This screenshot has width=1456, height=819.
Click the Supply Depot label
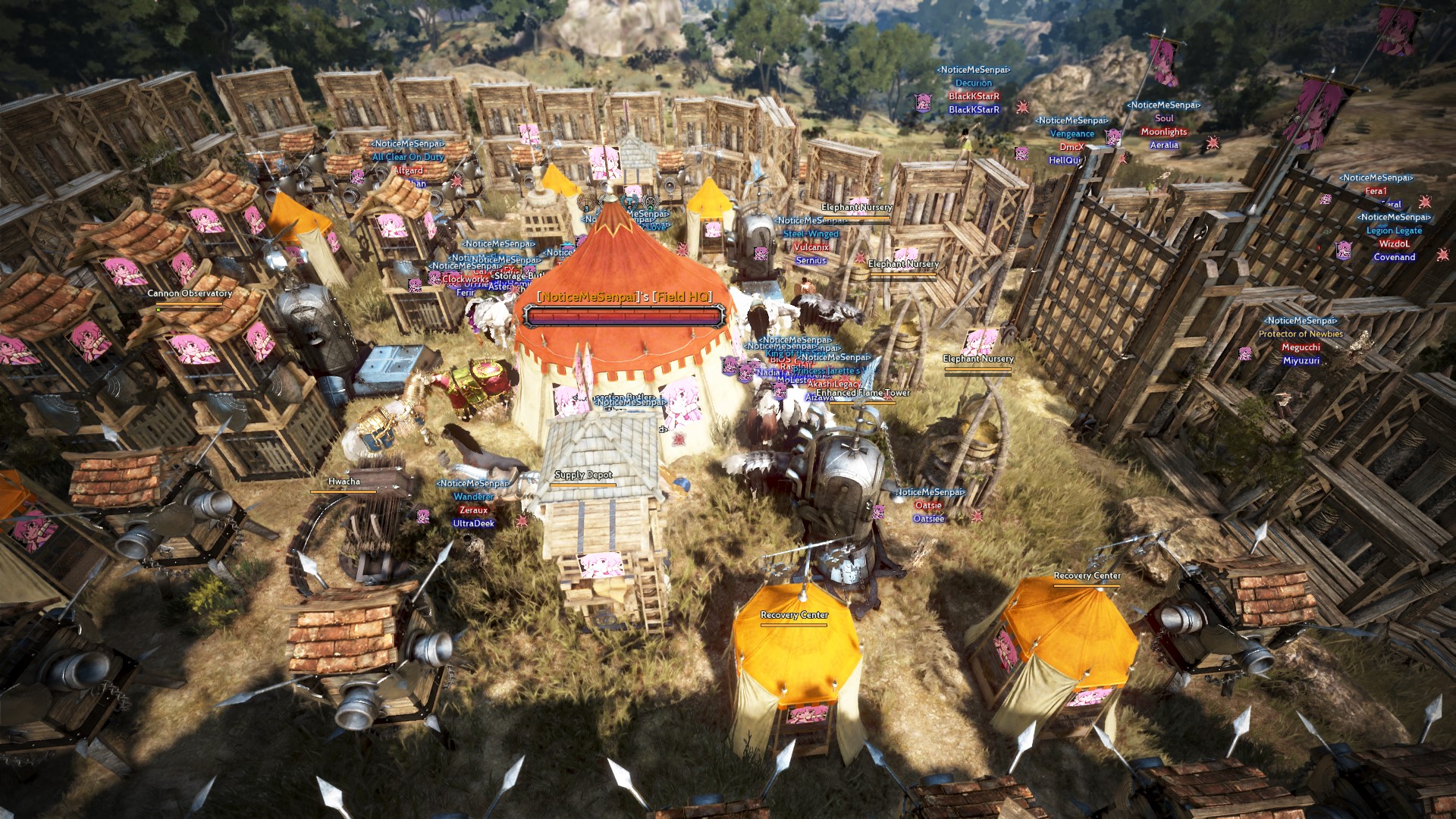[585, 474]
